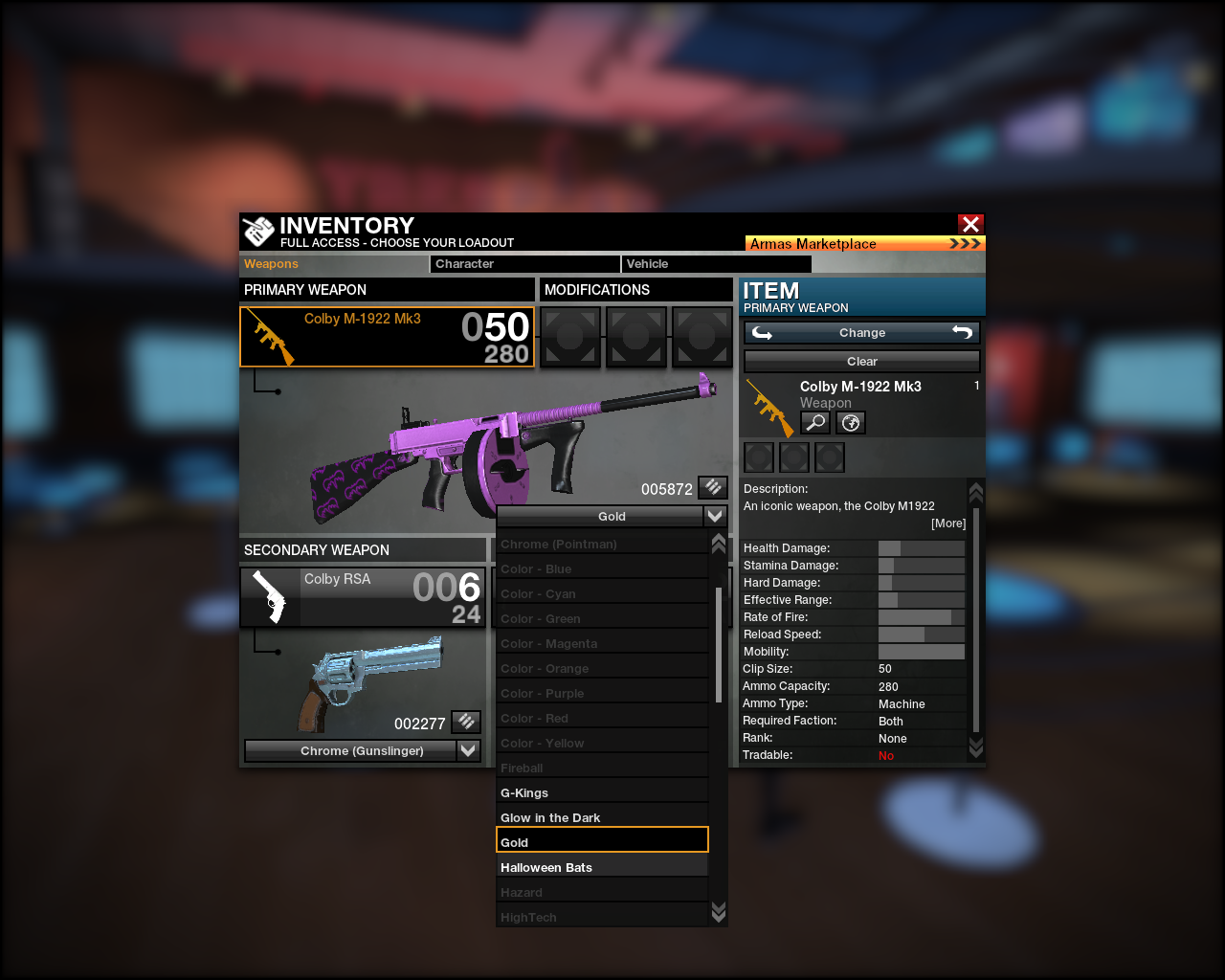This screenshot has width=1225, height=980.
Task: Click the globe icon beside the magnifier
Action: tap(850, 422)
